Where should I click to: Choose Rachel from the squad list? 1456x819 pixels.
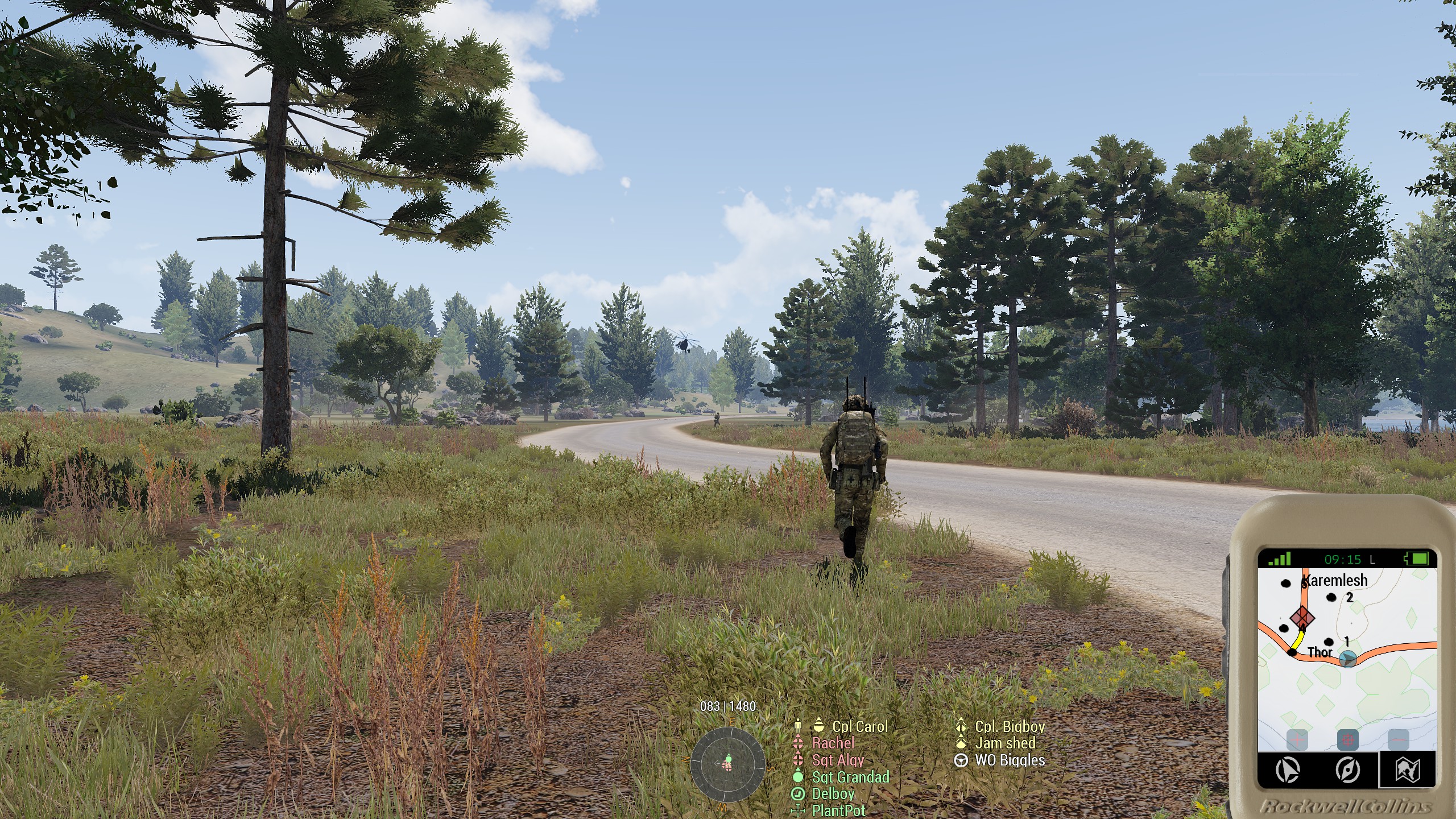point(833,743)
